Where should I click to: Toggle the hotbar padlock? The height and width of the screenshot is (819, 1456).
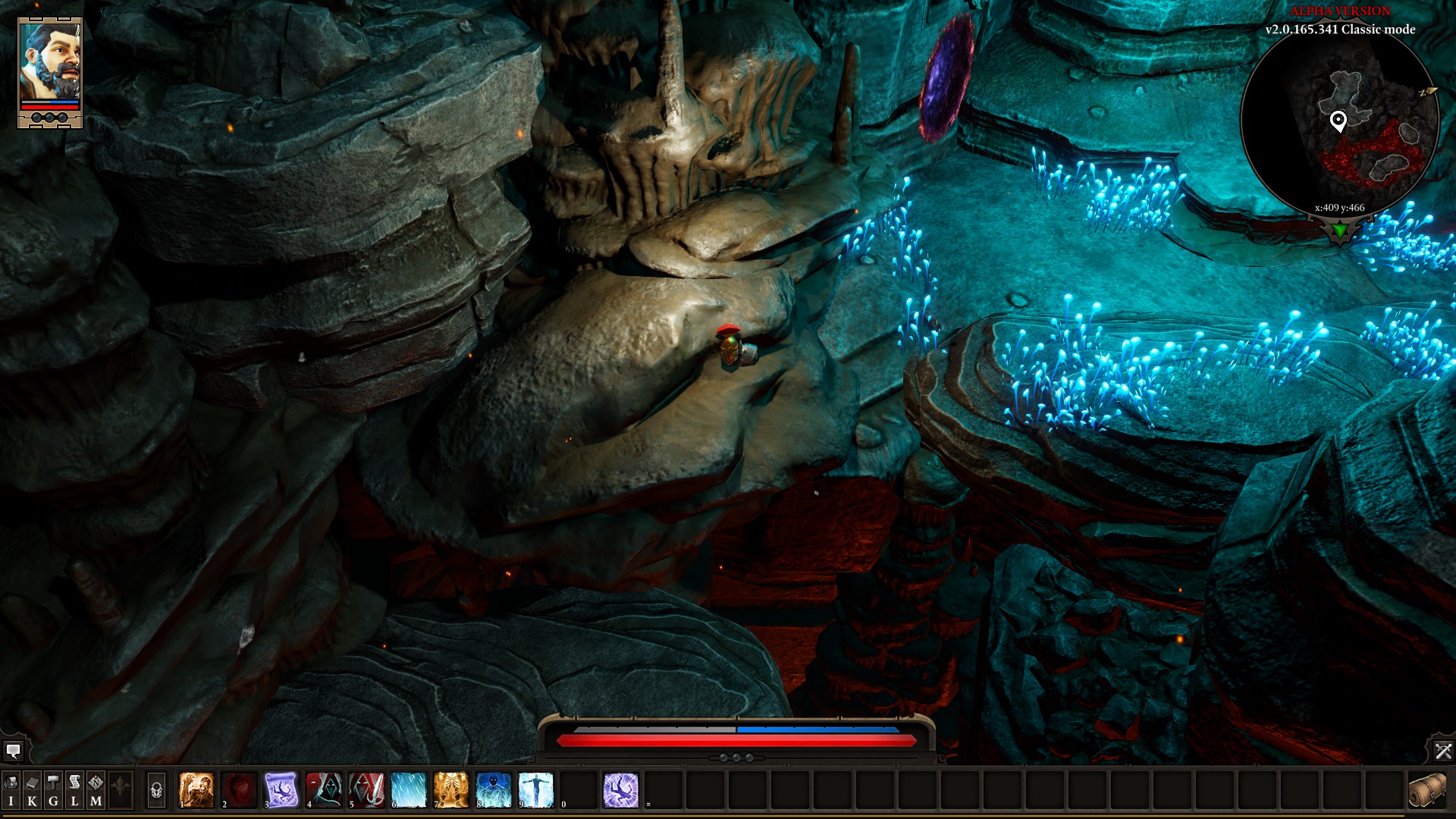pyautogui.click(x=156, y=790)
